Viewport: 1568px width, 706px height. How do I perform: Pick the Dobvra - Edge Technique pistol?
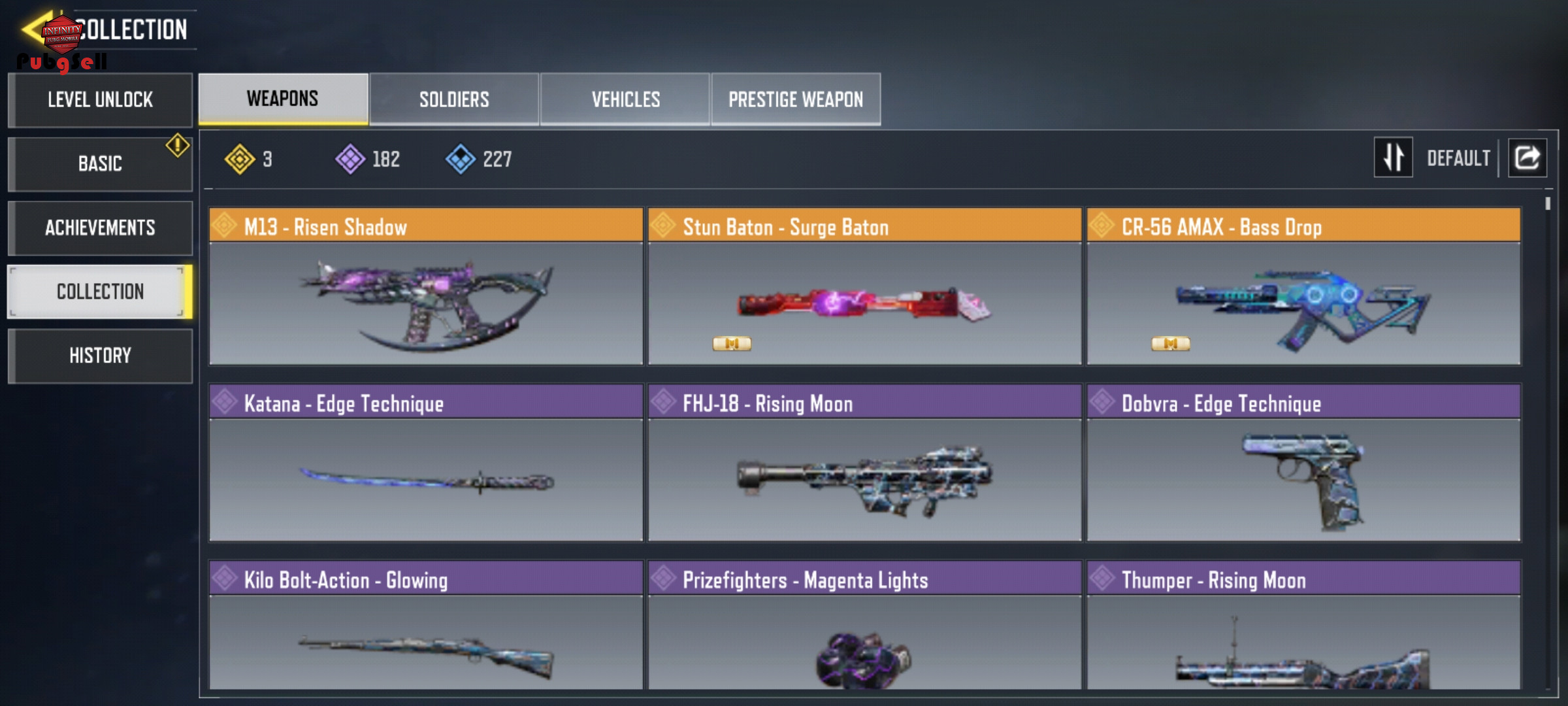point(1303,463)
